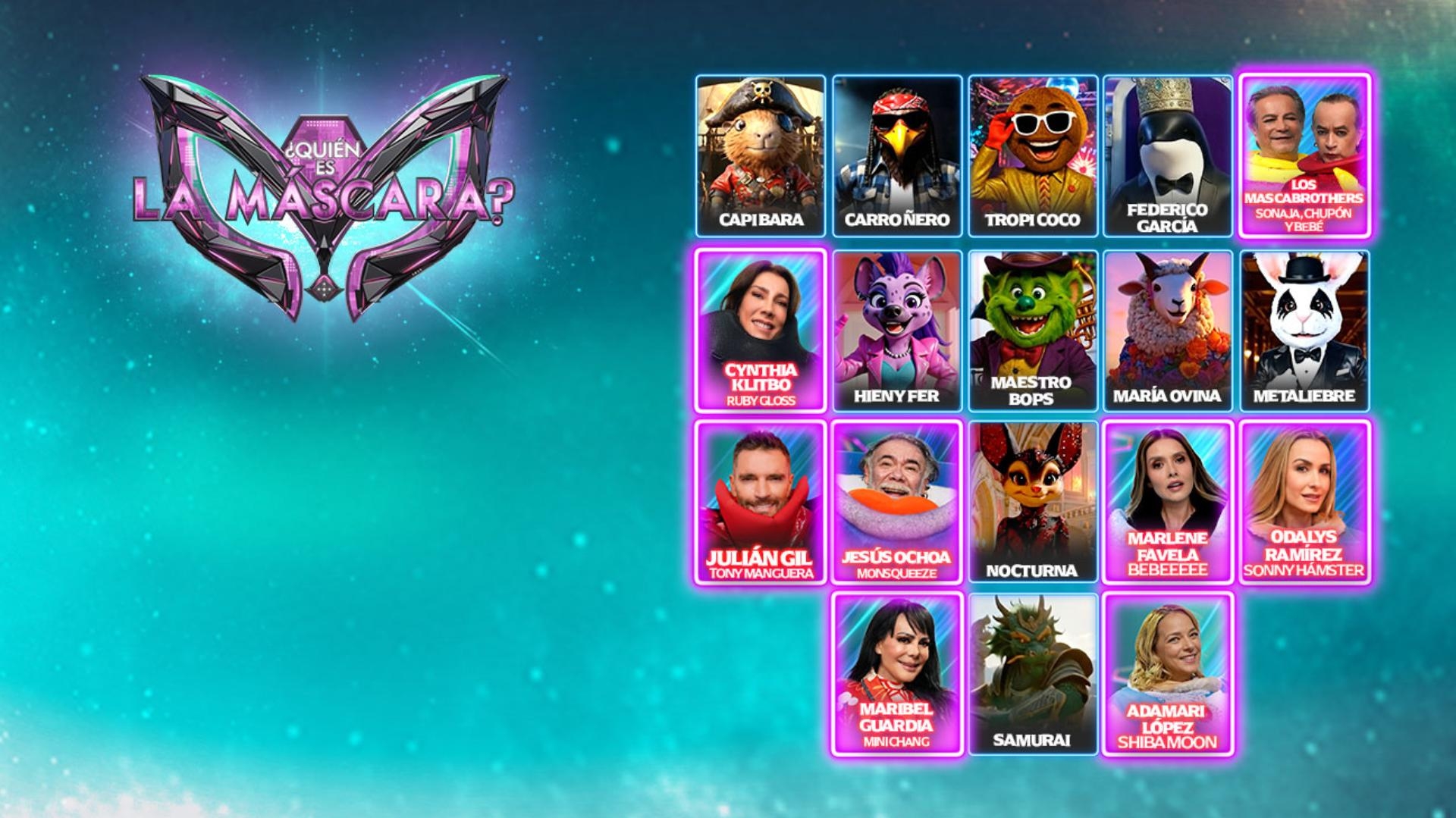Open the Marlene Favela Bebeeeee card
Viewport: 1456px width, 818px height.
(x=1168, y=502)
